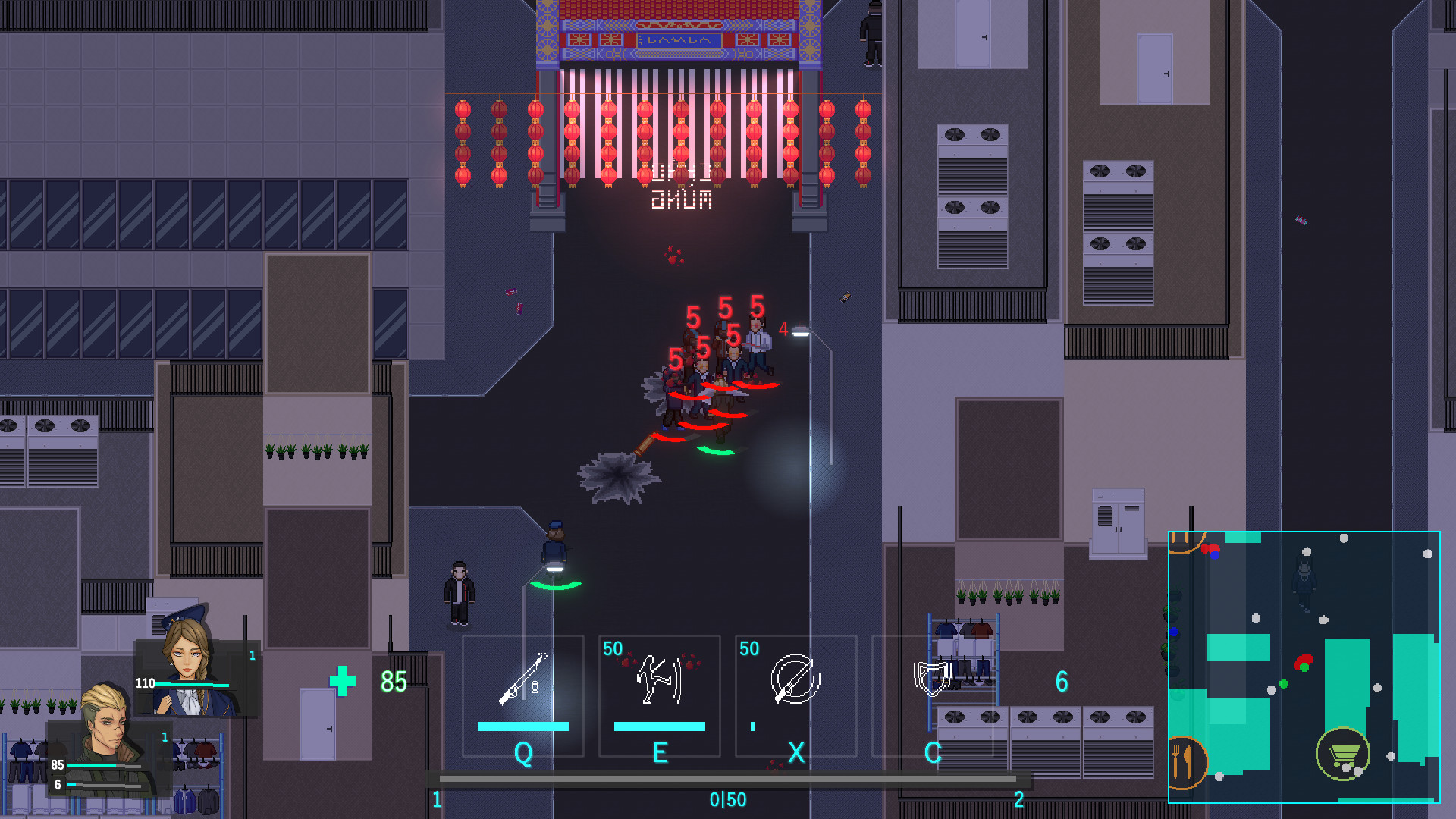Click the level marker labeled 2 on the progress bar
Viewport: 1456px width, 819px height.
click(x=1018, y=798)
